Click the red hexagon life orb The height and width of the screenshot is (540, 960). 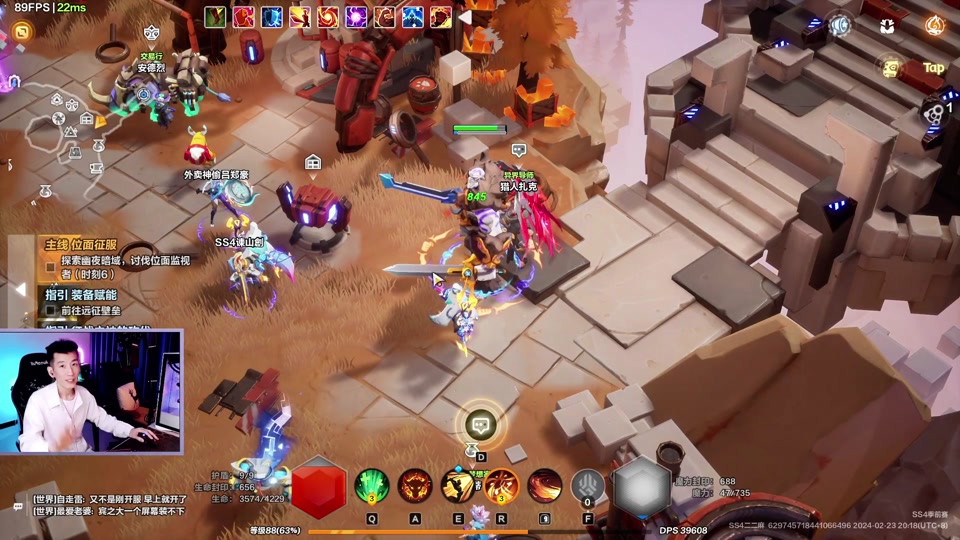click(x=318, y=487)
